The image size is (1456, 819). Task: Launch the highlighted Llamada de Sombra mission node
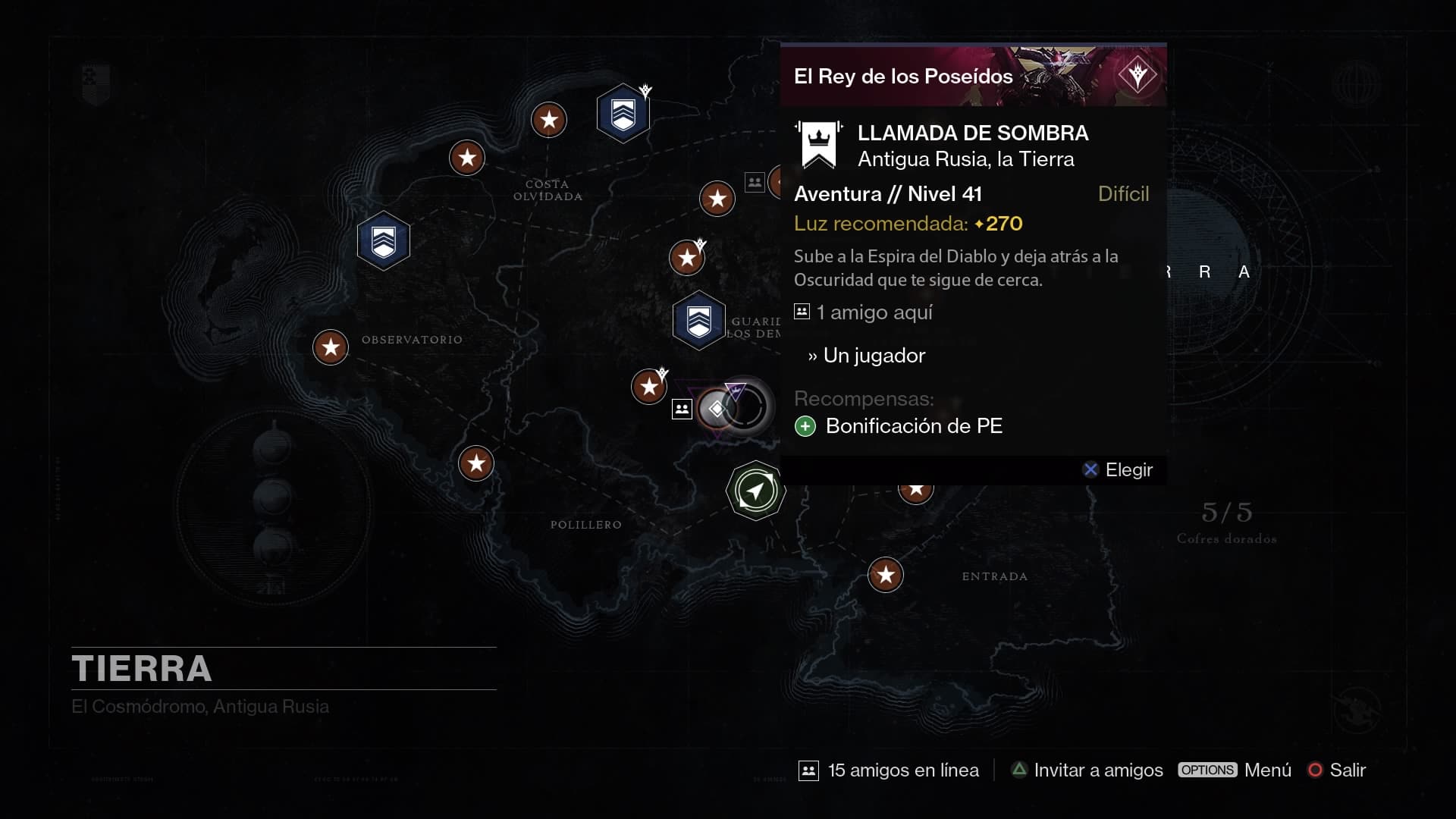pyautogui.click(x=717, y=409)
